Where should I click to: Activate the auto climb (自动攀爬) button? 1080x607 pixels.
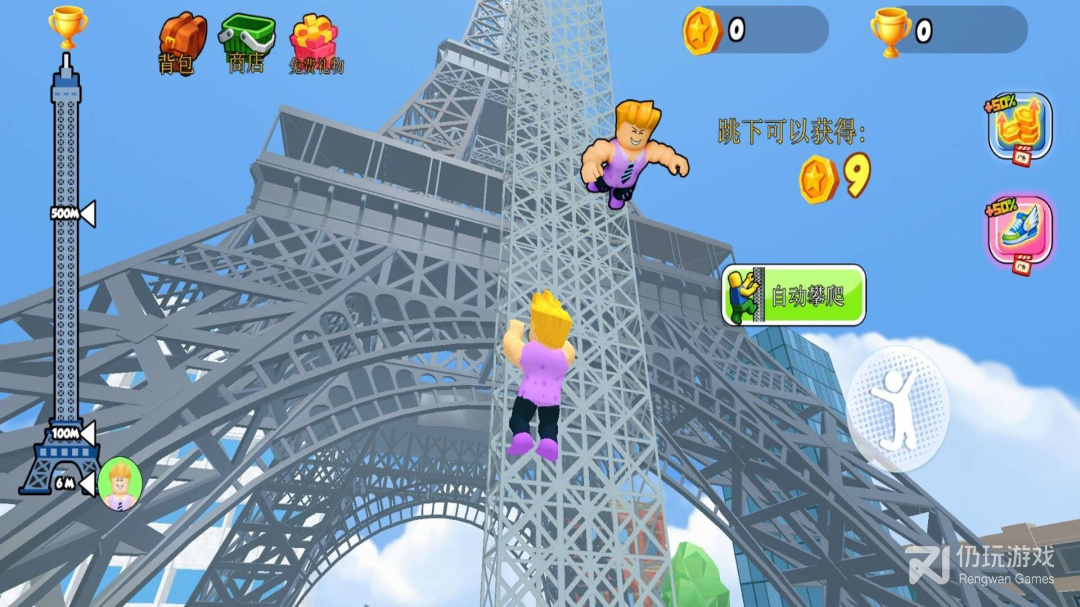794,295
